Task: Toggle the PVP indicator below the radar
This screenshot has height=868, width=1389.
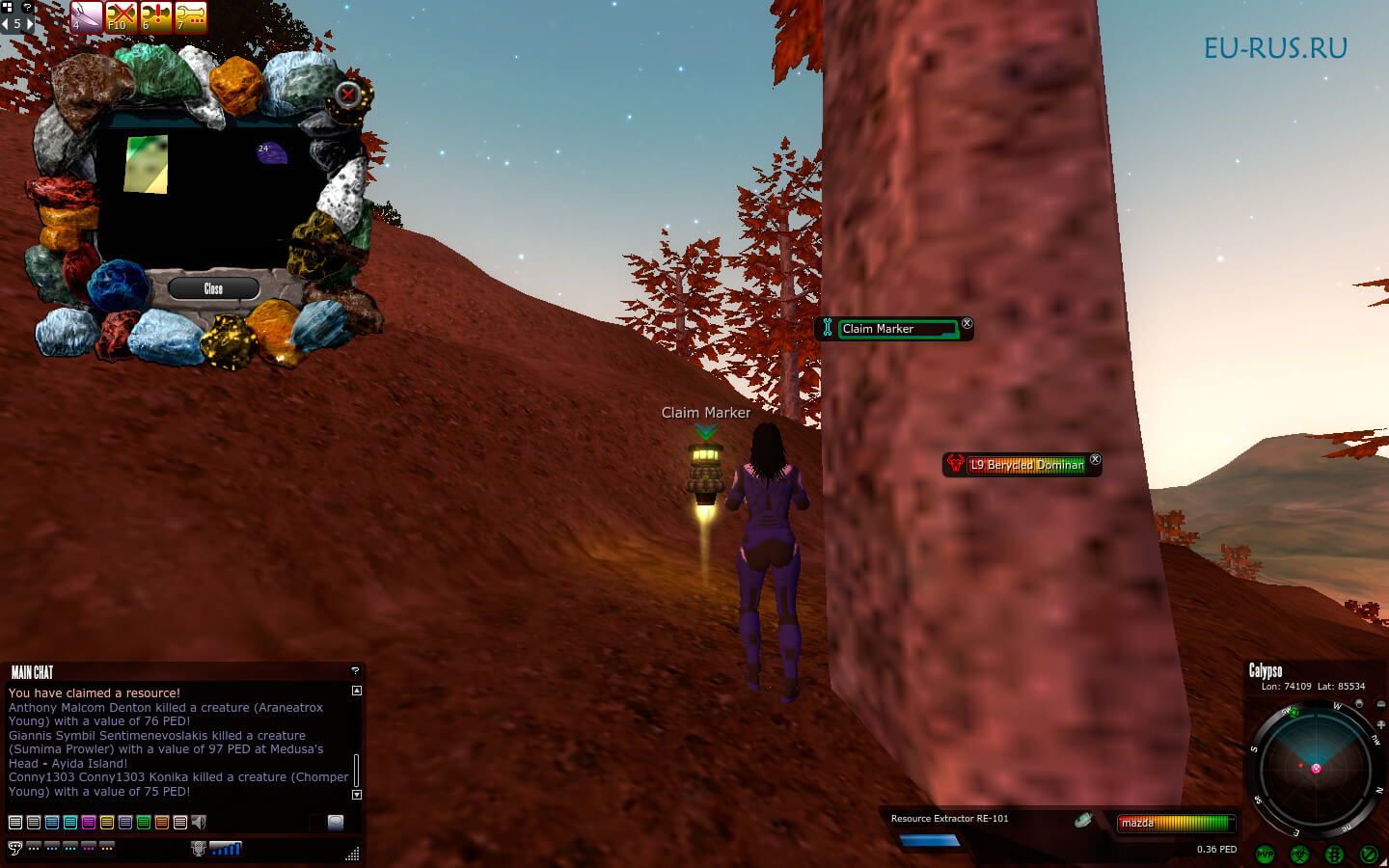Action: [1265, 854]
